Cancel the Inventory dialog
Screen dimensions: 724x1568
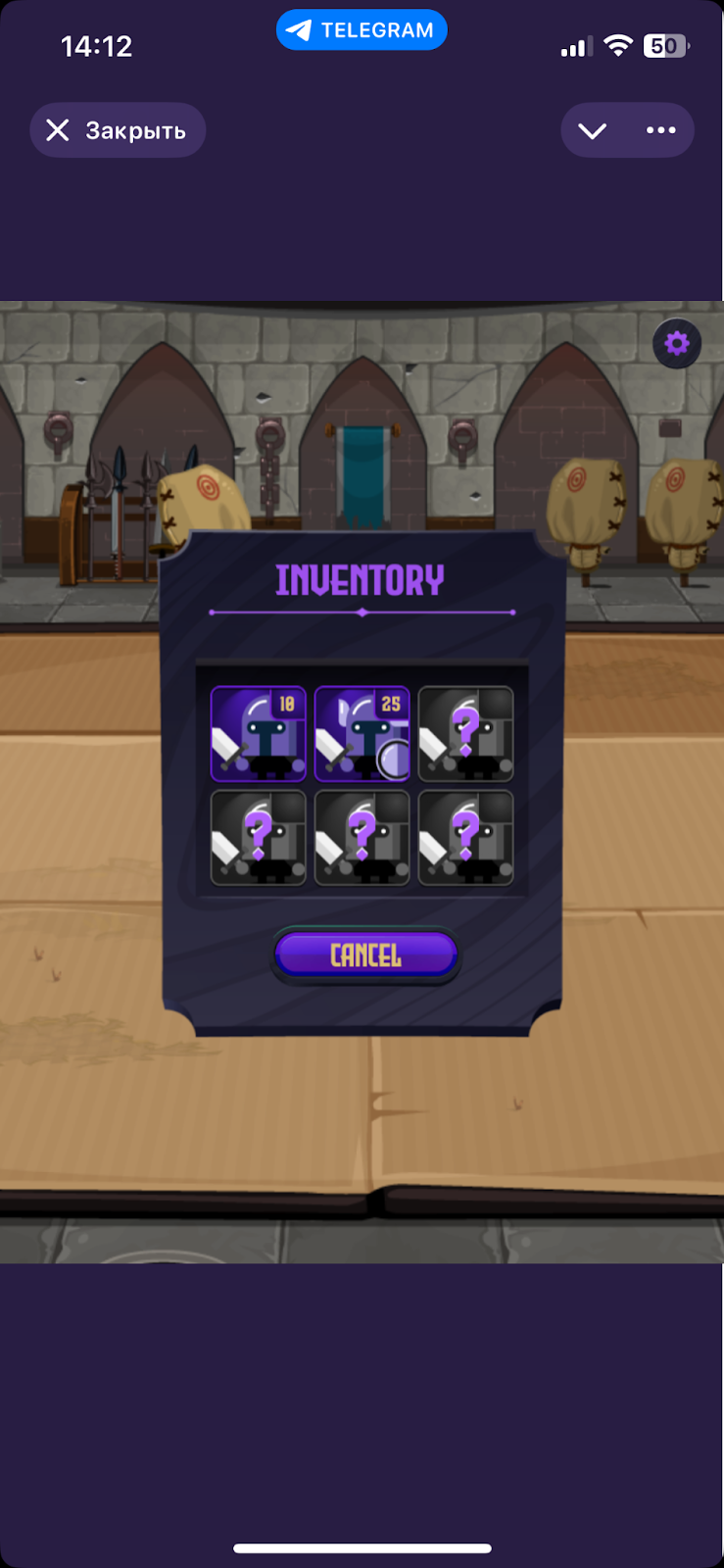click(365, 955)
